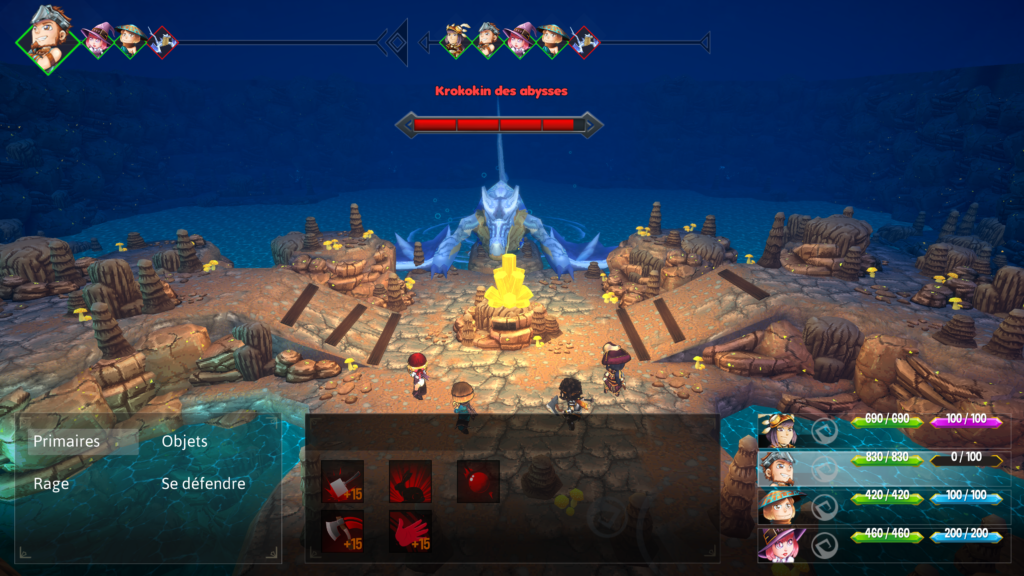The height and width of the screenshot is (576, 1024).
Task: Use the cleaver strike +15 skill
Action: [342, 481]
